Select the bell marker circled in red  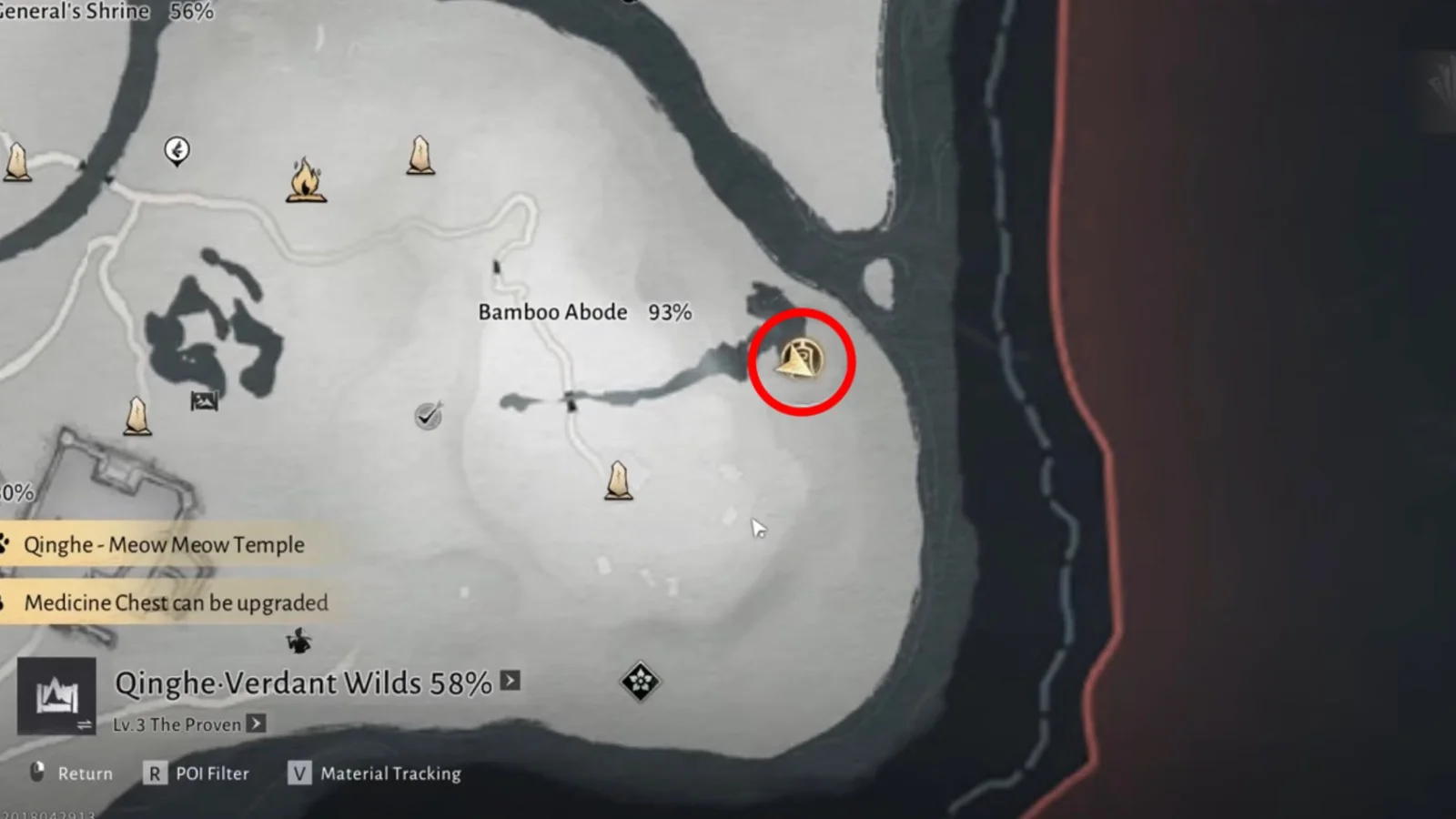(800, 360)
